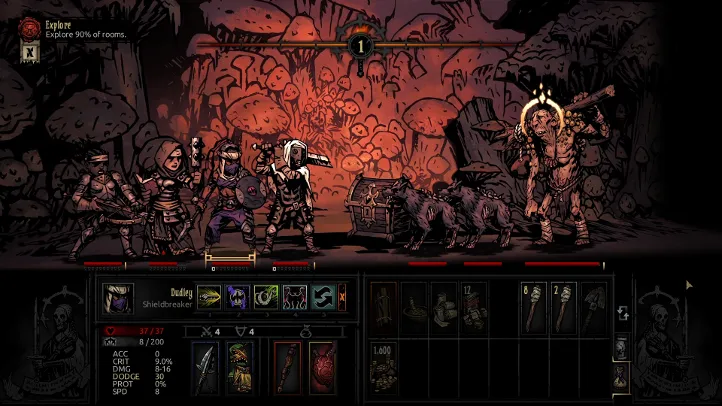The height and width of the screenshot is (406, 722).
Task: Activate the purple masked skill icon
Action: (x=238, y=297)
